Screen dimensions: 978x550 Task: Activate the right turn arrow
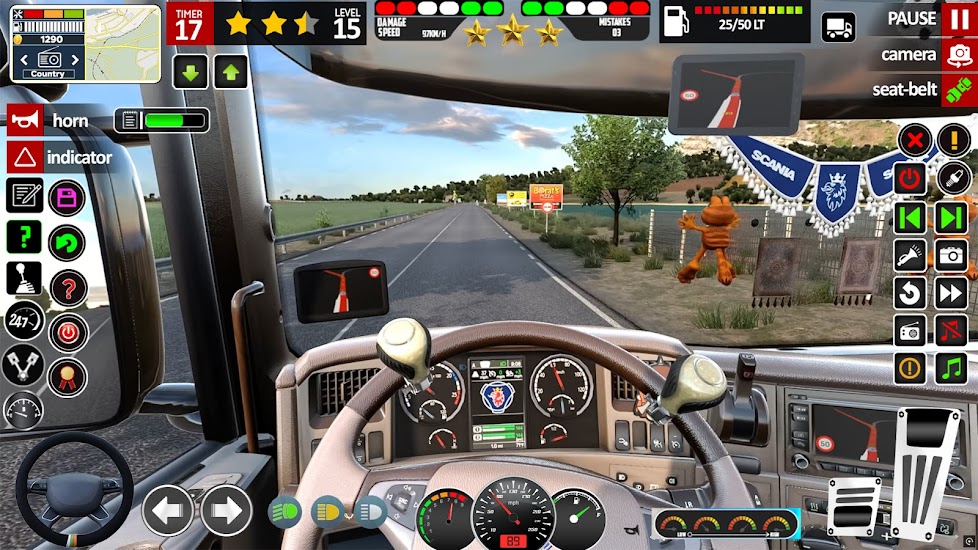(x=226, y=510)
